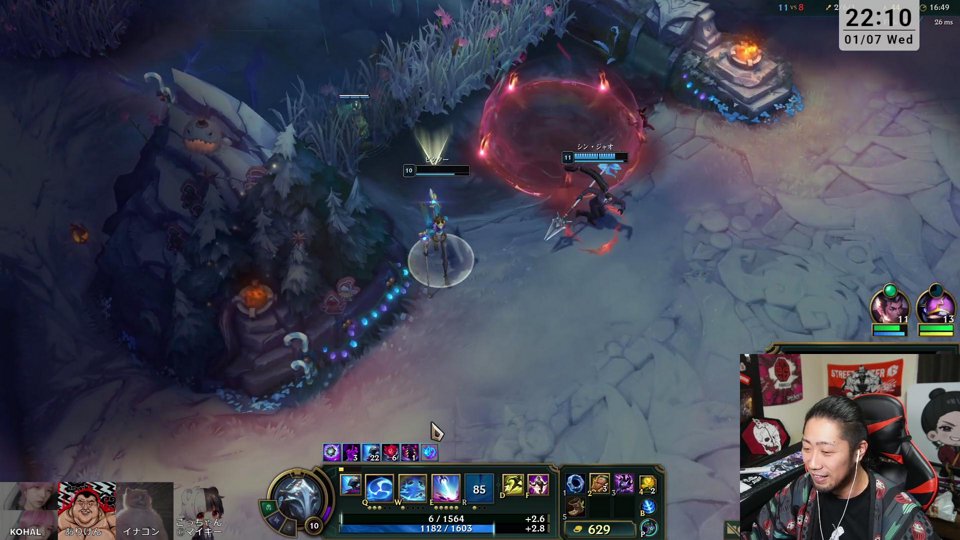Activate the Q ability icon
This screenshot has height=540, width=960.
click(x=380, y=488)
